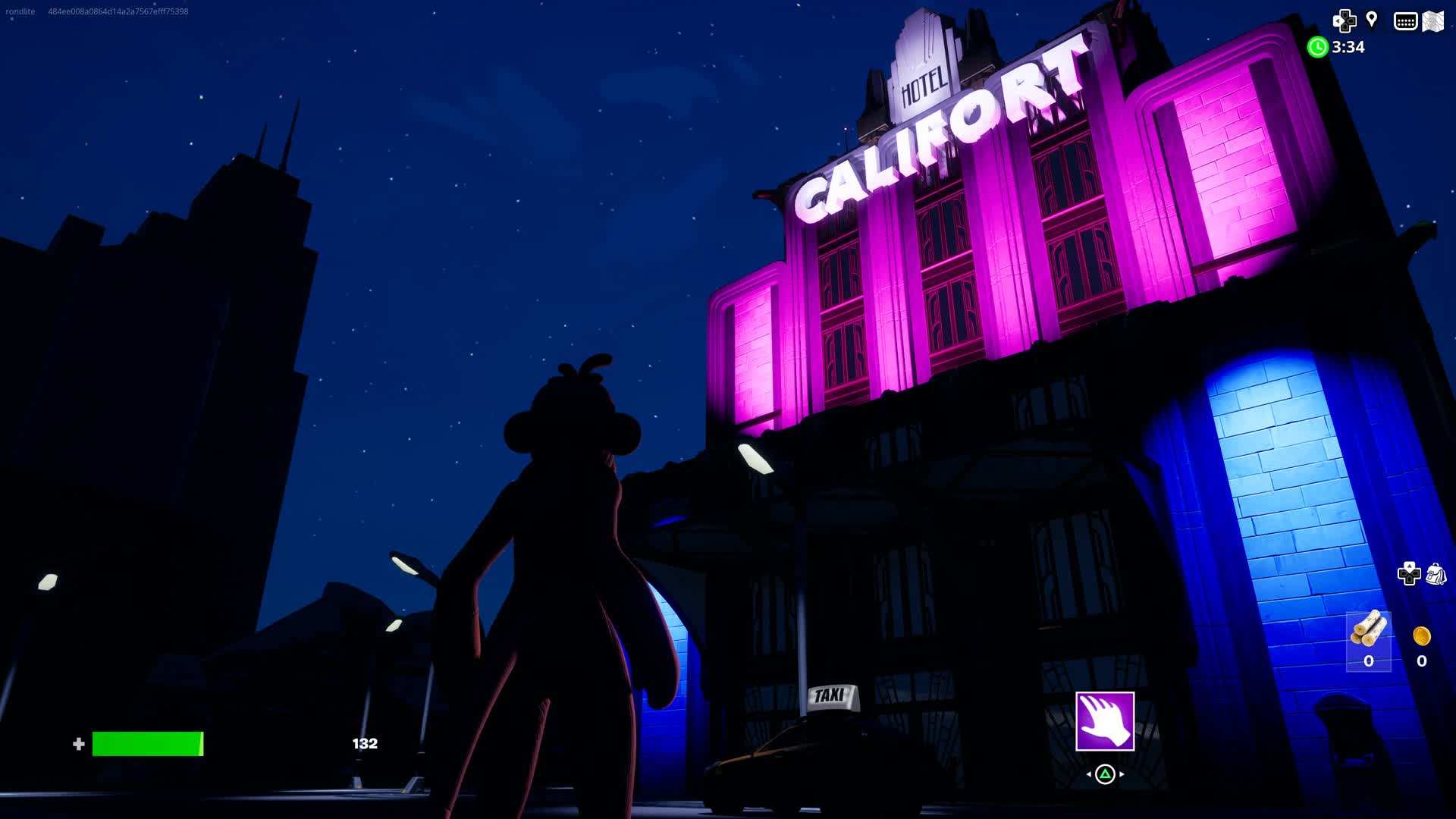Viewport: 1456px width, 819px height.
Task: Open the timer countdown reading 3:34
Action: pos(1348,48)
